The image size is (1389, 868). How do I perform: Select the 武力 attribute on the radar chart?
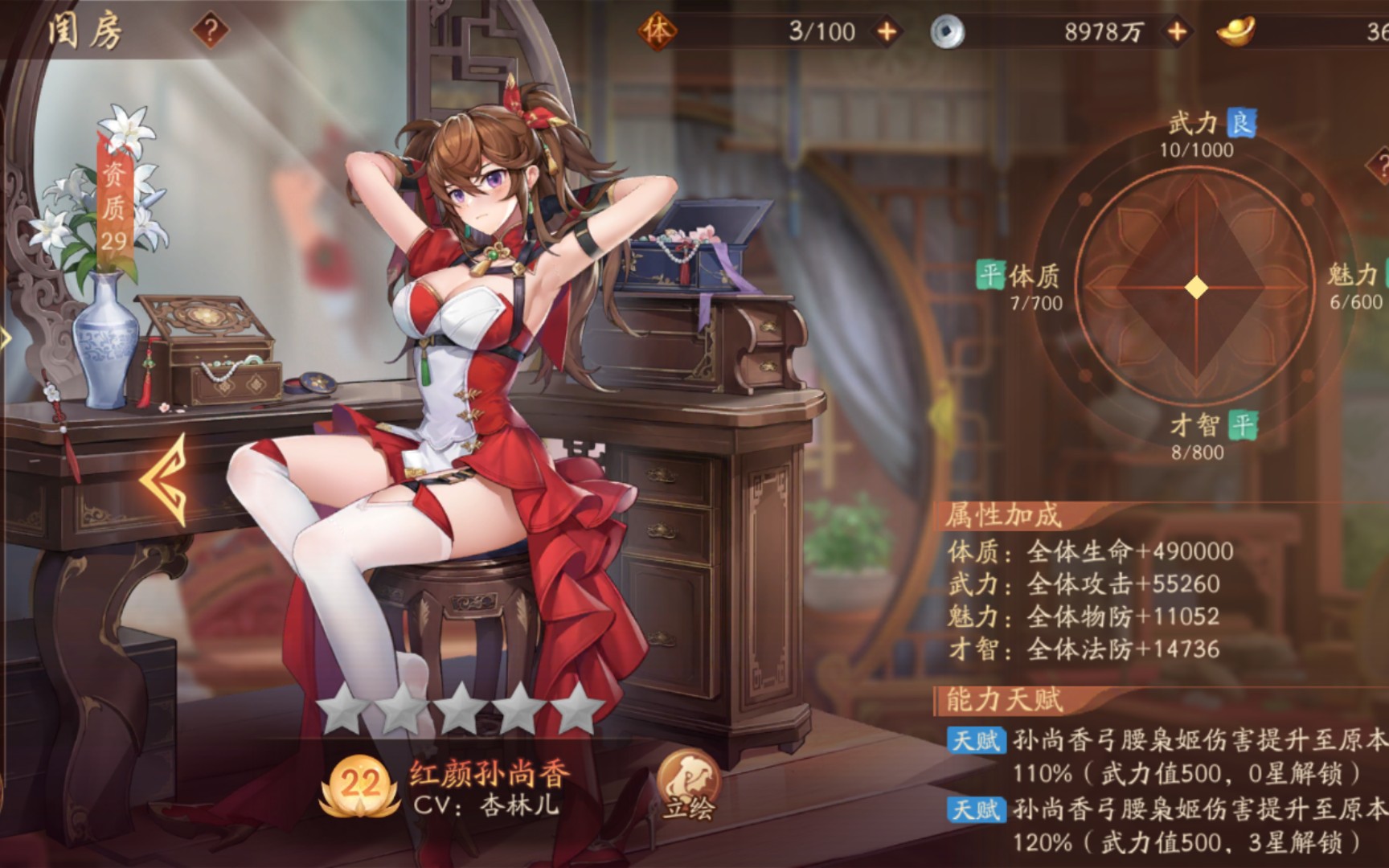click(x=1195, y=124)
